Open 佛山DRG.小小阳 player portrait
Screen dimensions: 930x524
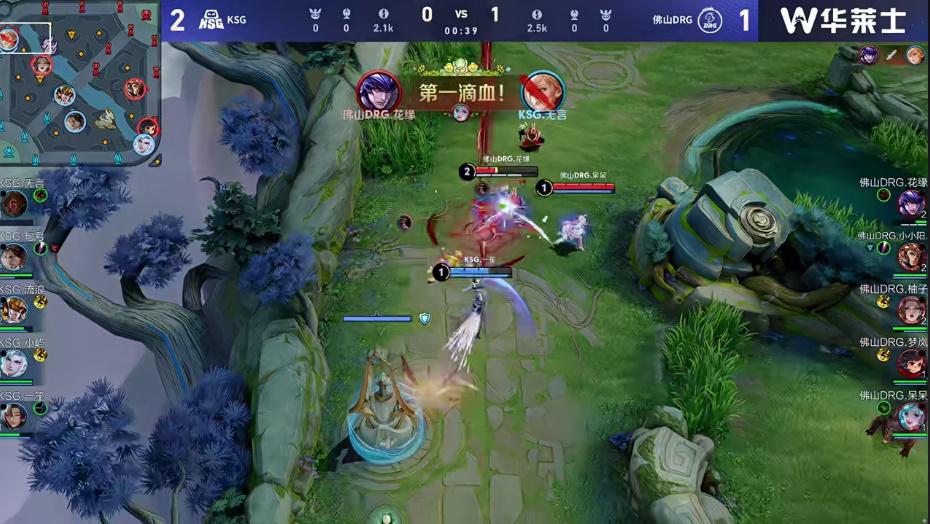pyautogui.click(x=911, y=257)
